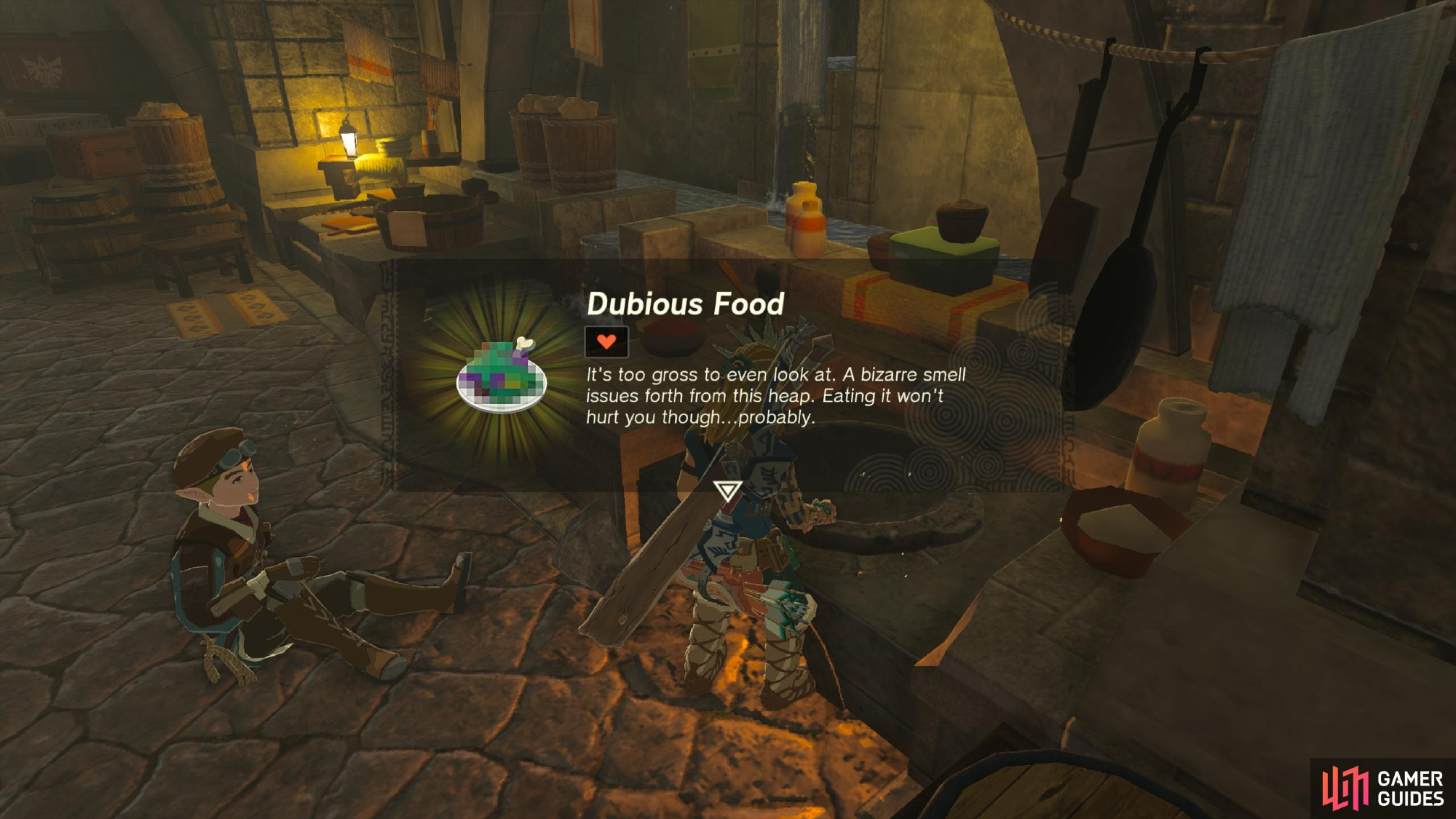
Task: Click the dialogue continue arrow
Action: (x=727, y=491)
